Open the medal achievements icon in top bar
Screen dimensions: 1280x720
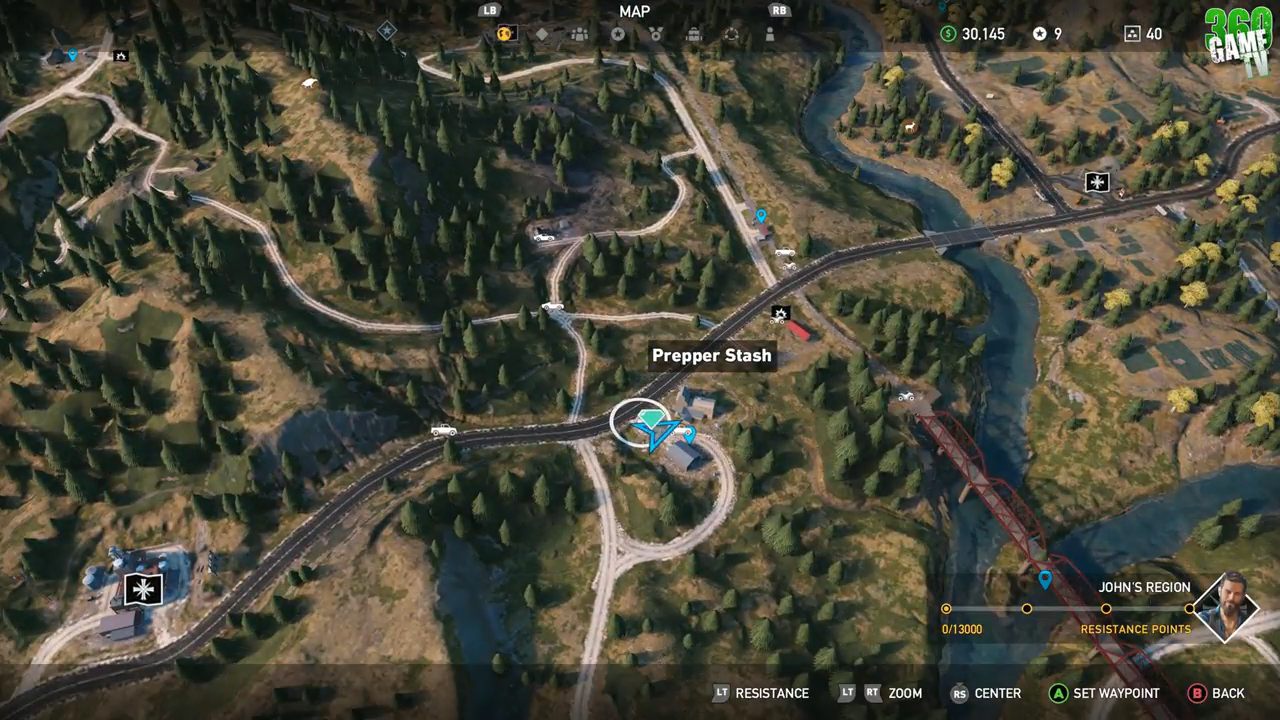pos(656,34)
